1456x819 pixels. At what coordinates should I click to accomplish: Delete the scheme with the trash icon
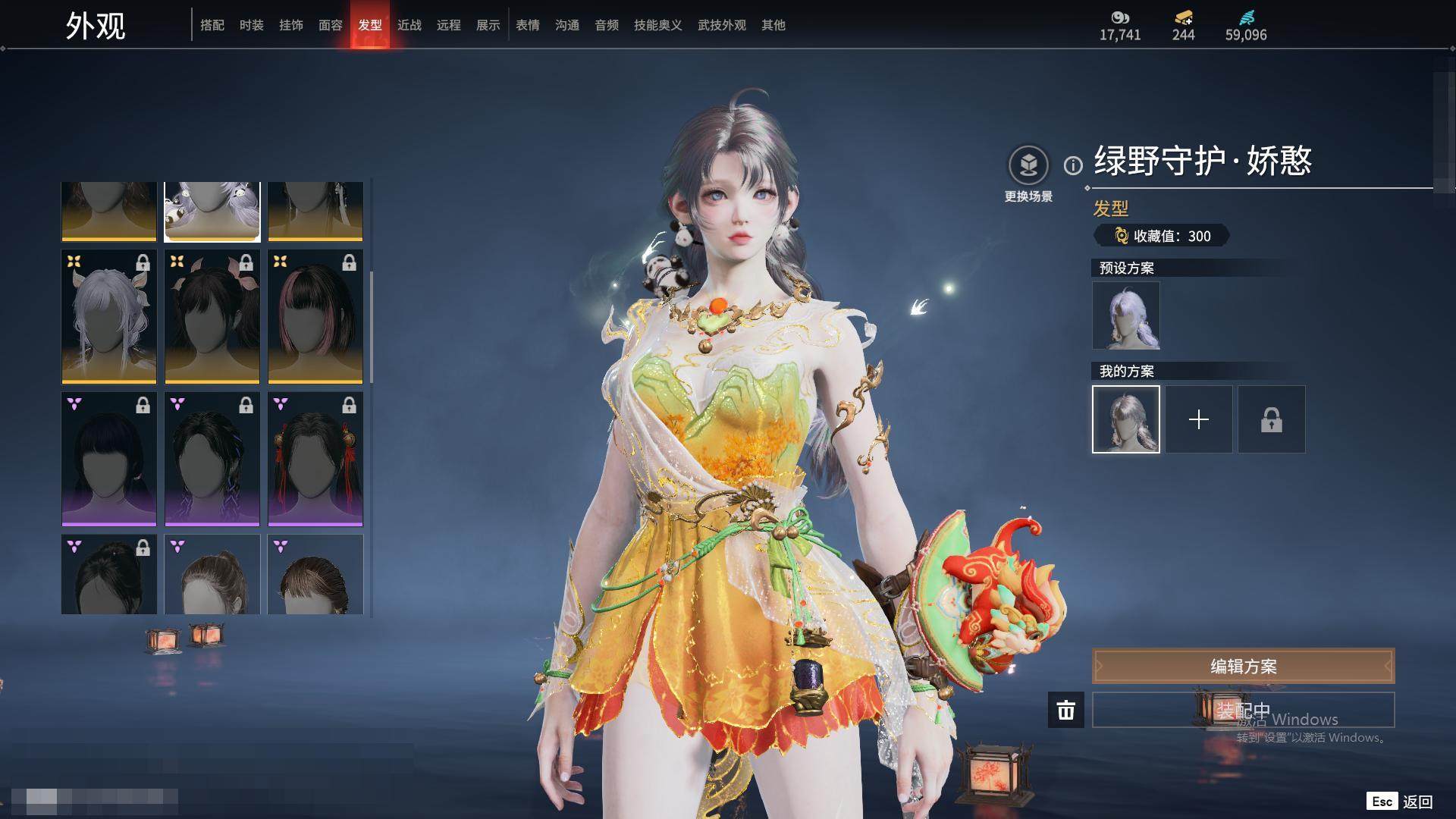pos(1065,710)
